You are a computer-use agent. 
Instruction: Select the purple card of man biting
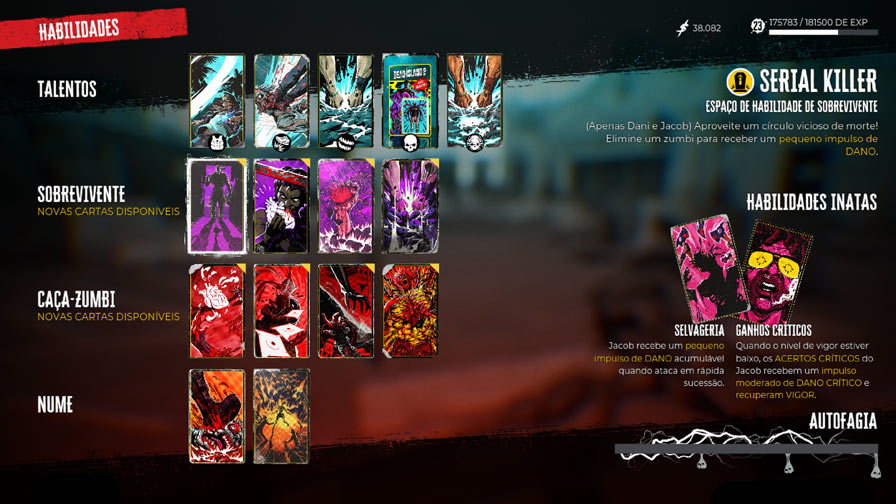281,206
